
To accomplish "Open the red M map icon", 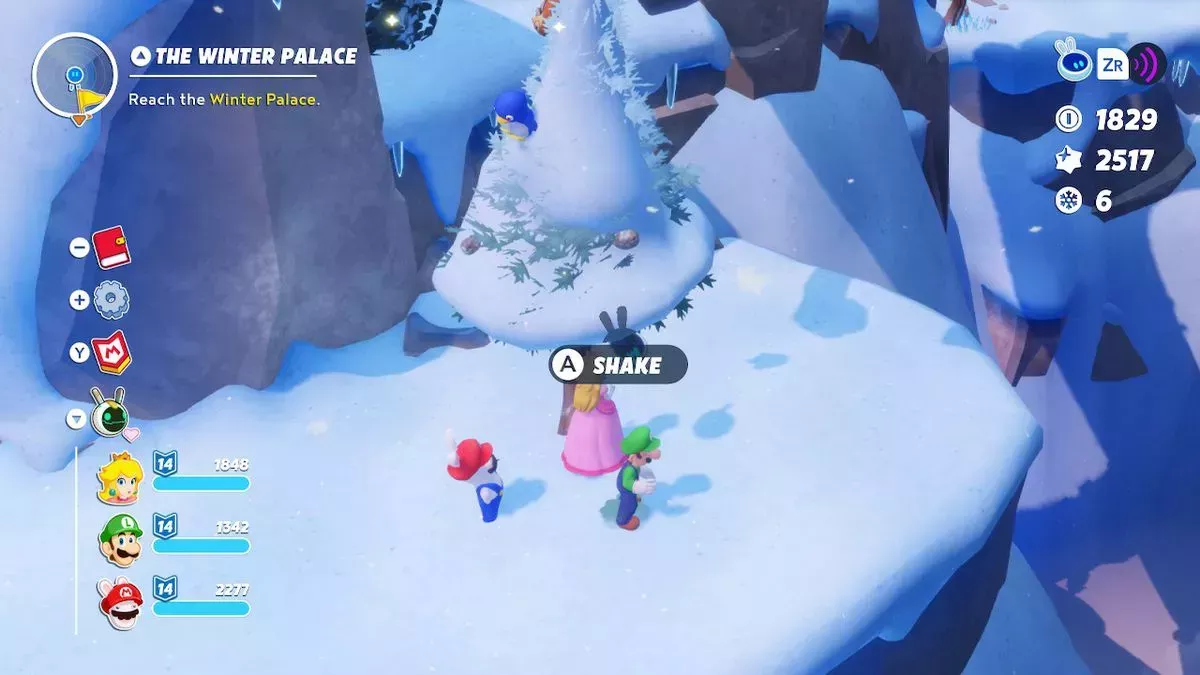I will pyautogui.click(x=111, y=352).
